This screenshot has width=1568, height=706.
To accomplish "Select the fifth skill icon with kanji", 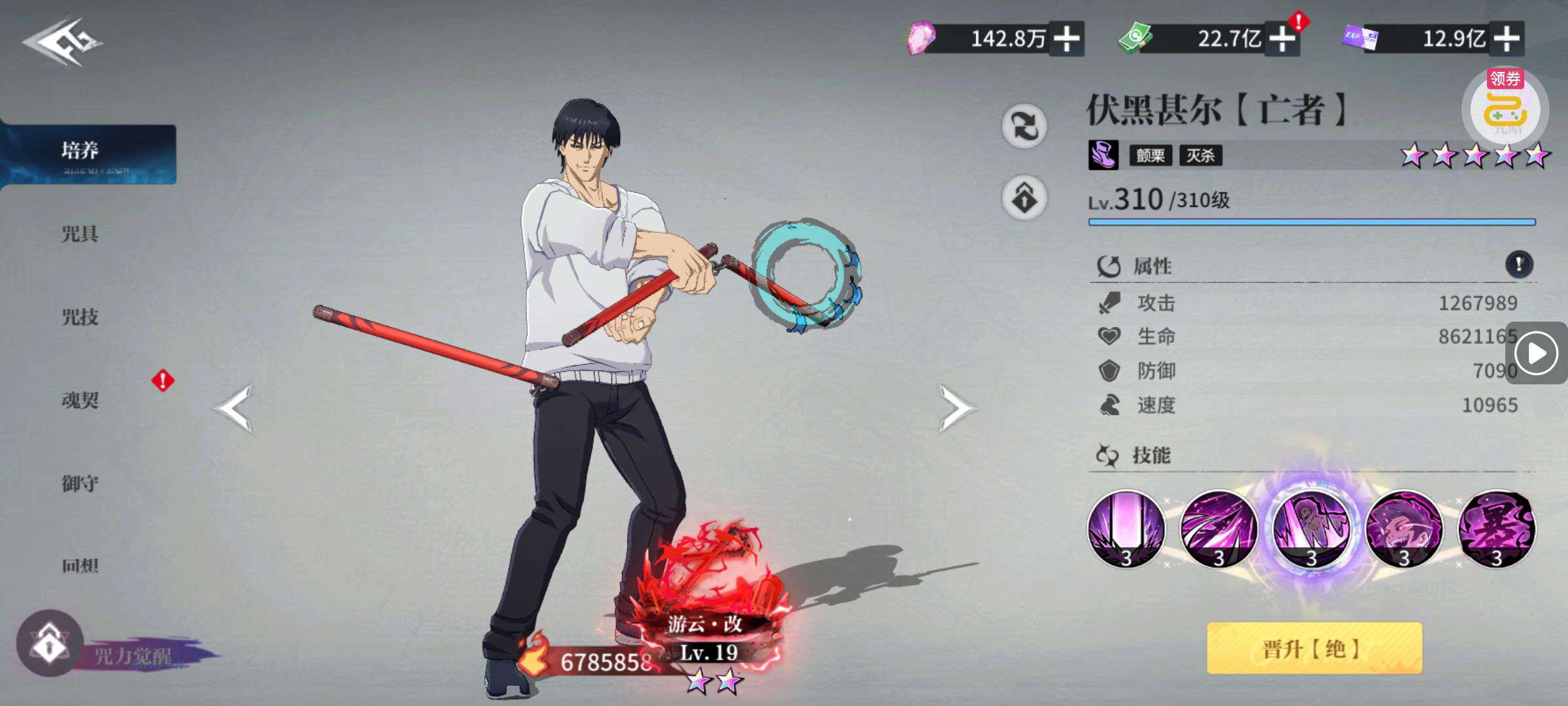I will coord(1496,529).
